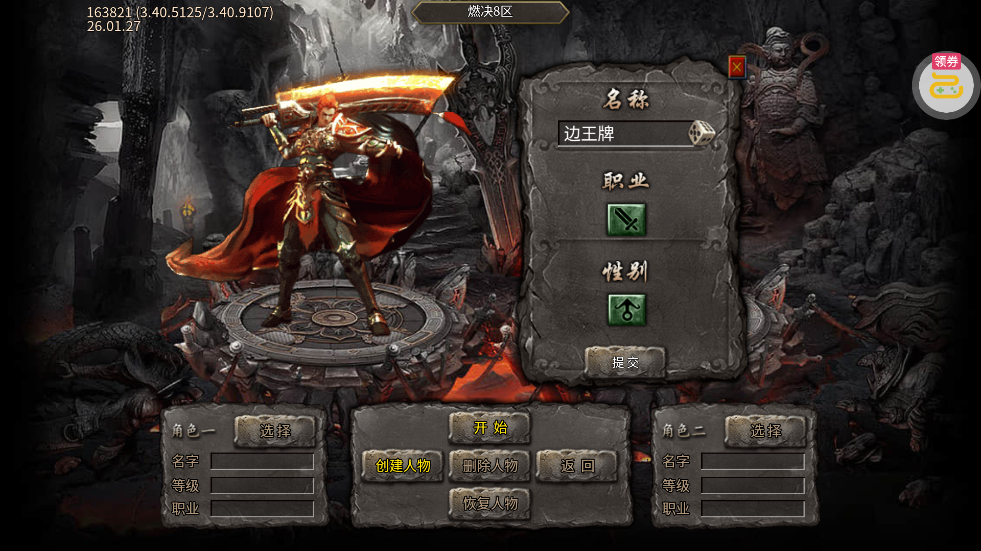Start the game with 开始
Image resolution: width=981 pixels, height=551 pixels.
[490, 428]
